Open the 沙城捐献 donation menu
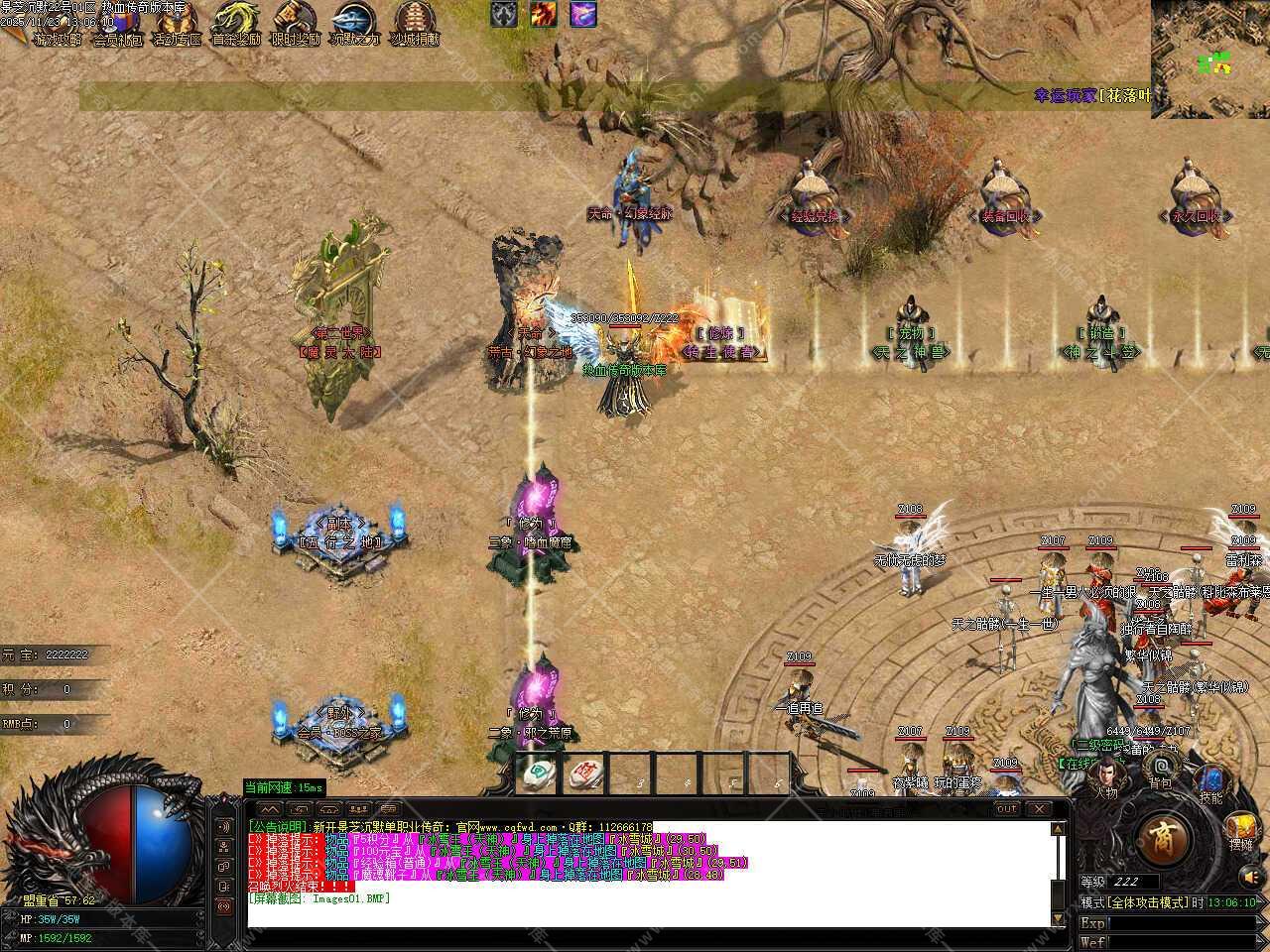Viewport: 1270px width, 952px height. click(415, 22)
